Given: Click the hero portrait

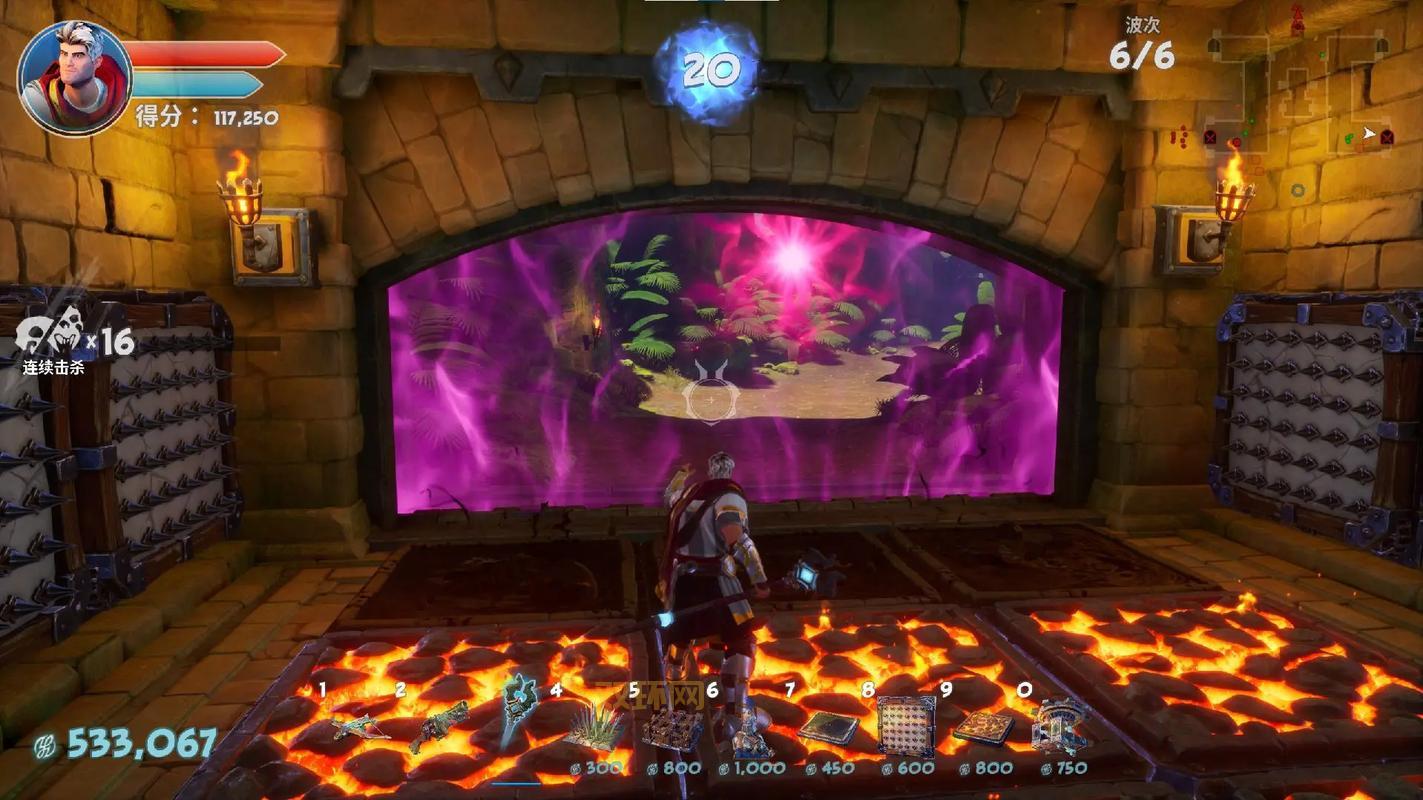Looking at the screenshot, I should point(75,78).
